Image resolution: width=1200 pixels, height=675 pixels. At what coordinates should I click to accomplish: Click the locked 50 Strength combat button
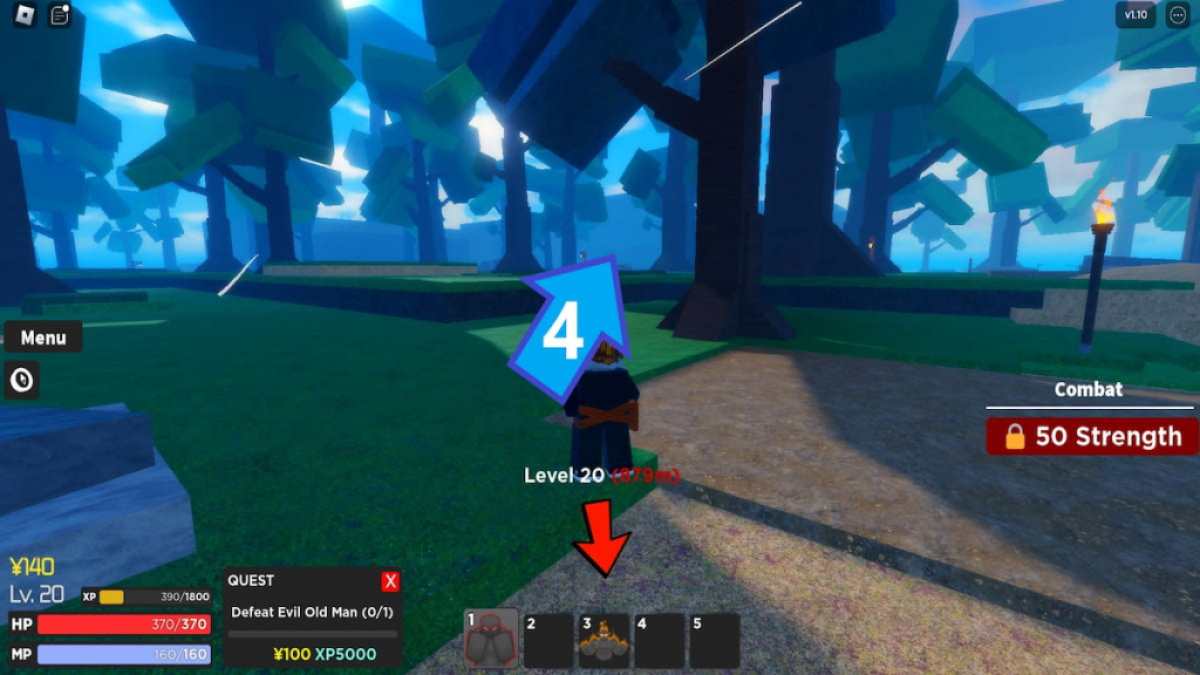[1094, 437]
